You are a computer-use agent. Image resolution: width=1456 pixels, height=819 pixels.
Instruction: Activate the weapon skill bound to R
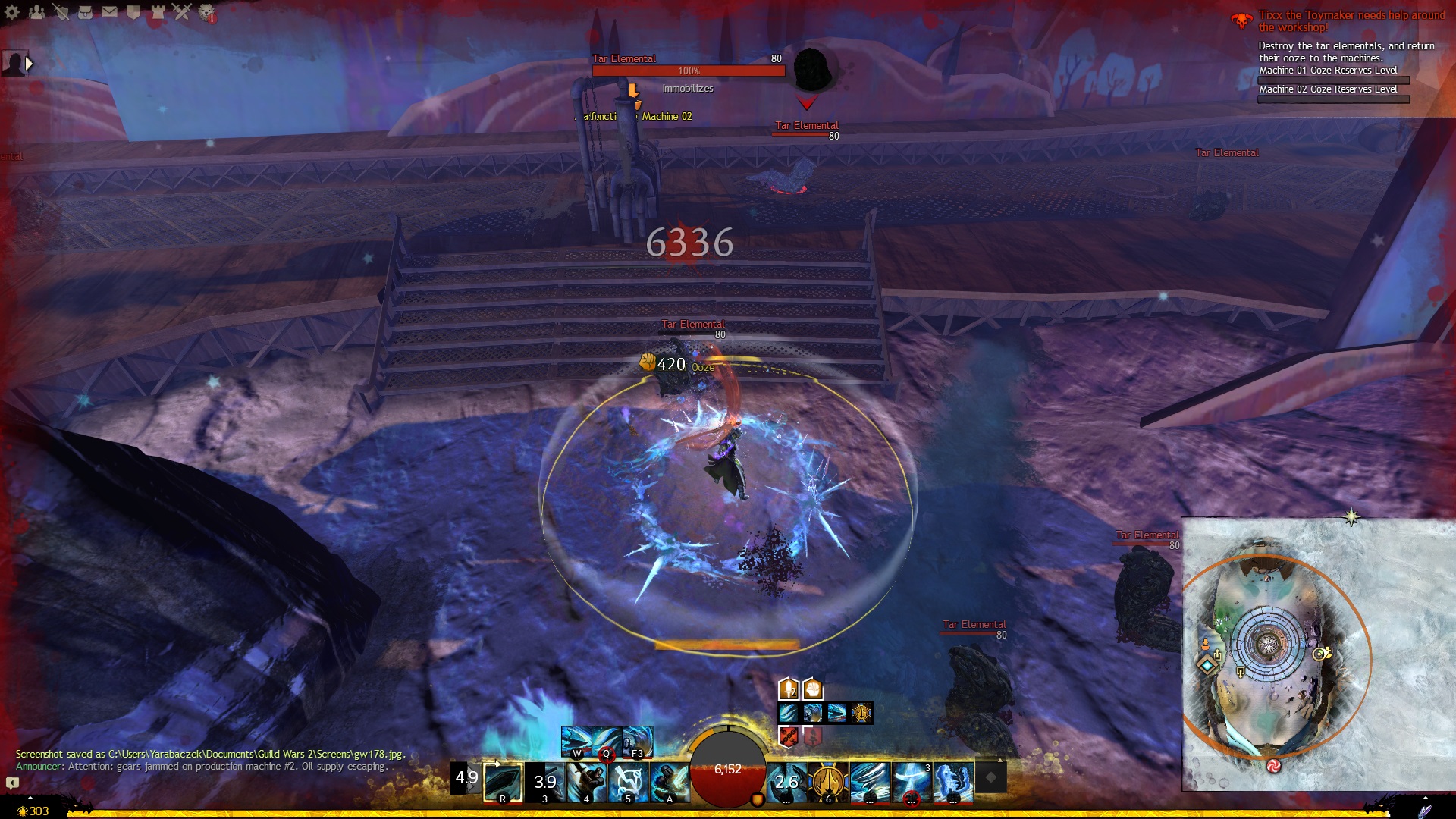[x=503, y=783]
